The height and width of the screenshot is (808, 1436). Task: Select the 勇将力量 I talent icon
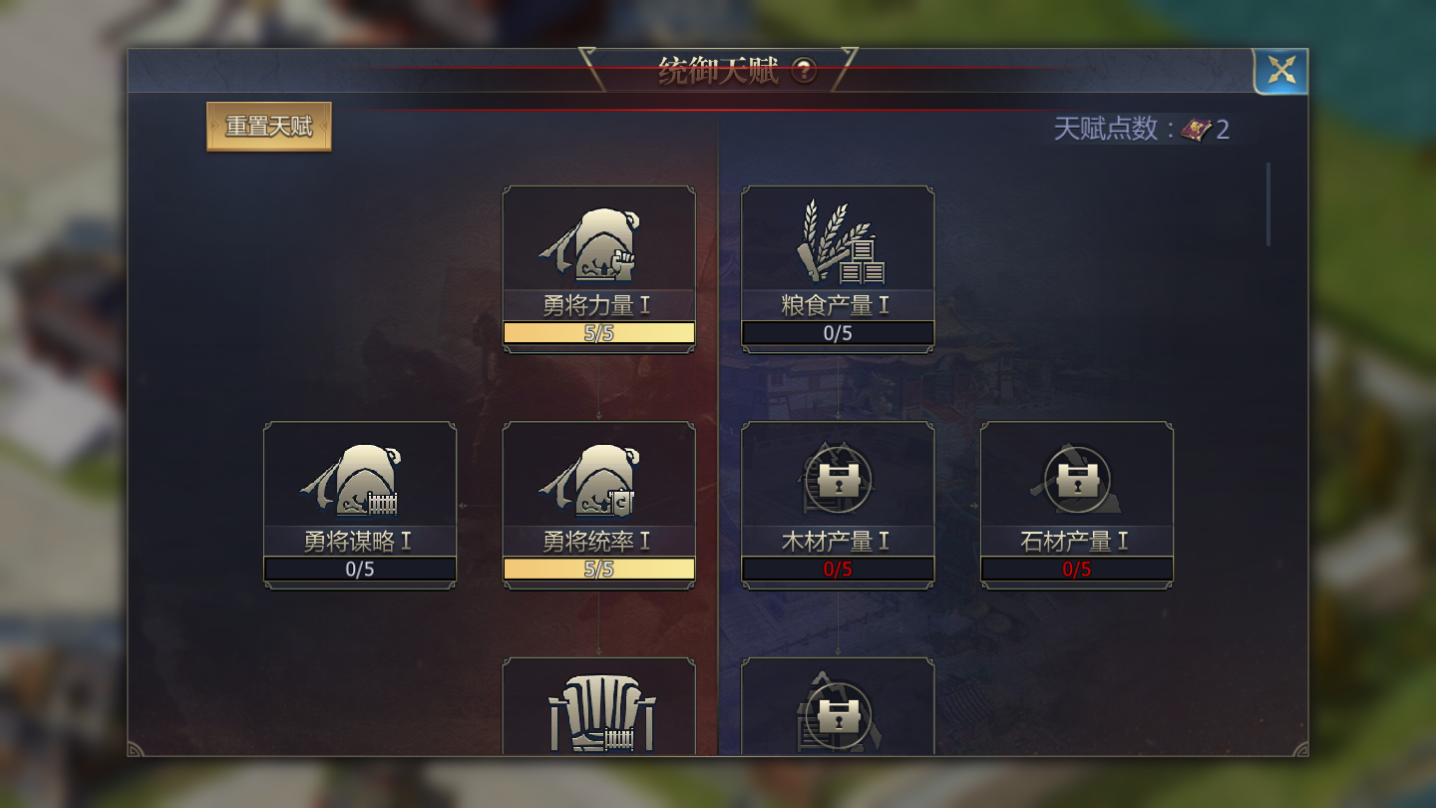pos(599,243)
